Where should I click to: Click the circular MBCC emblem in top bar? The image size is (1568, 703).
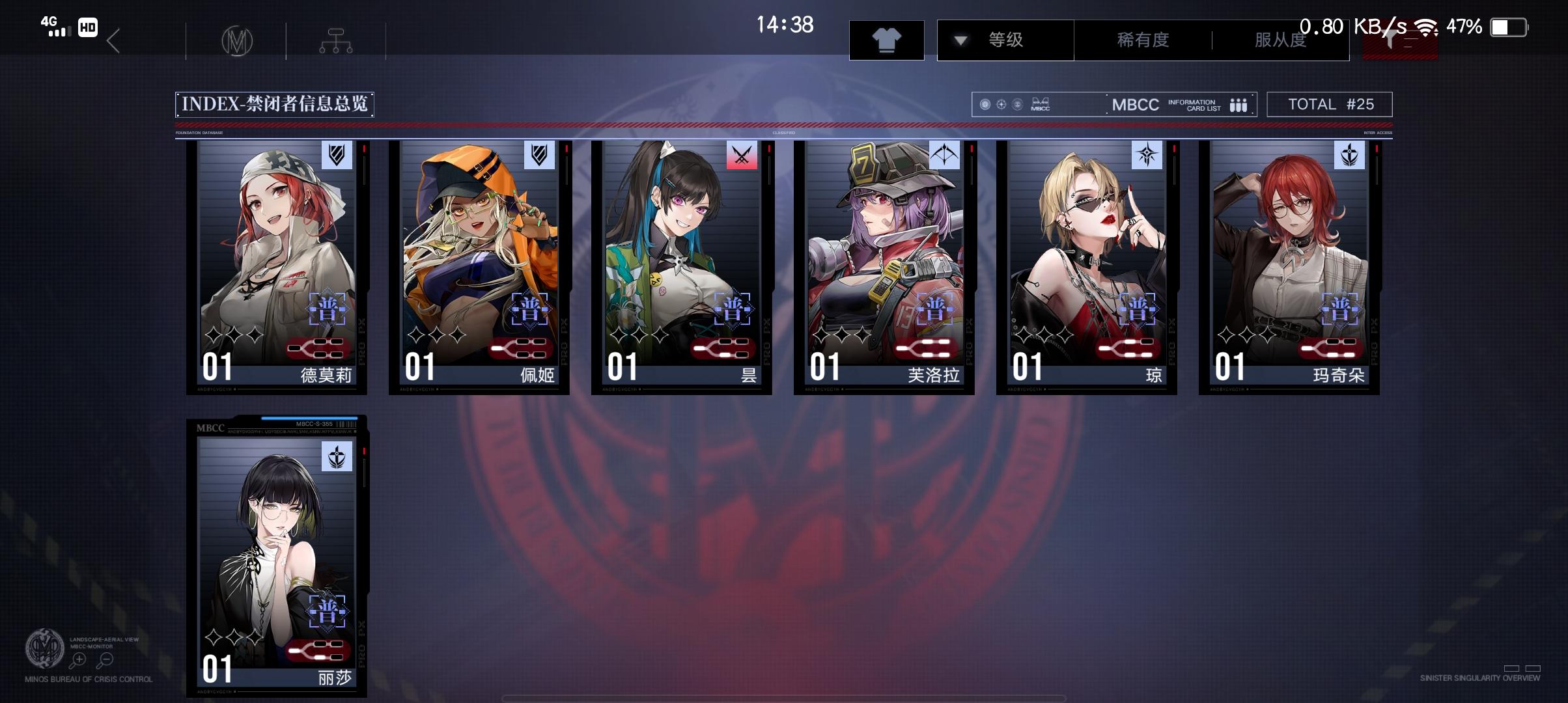(x=237, y=40)
